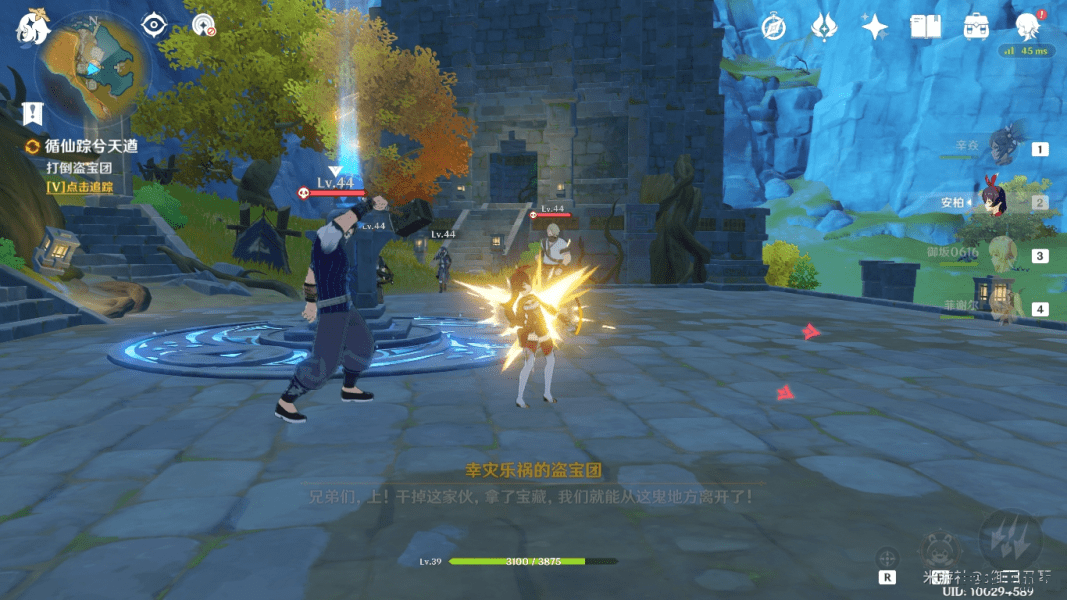Open the winged Battle Pass icon
Image resolution: width=1067 pixels, height=600 pixels.
click(x=824, y=27)
